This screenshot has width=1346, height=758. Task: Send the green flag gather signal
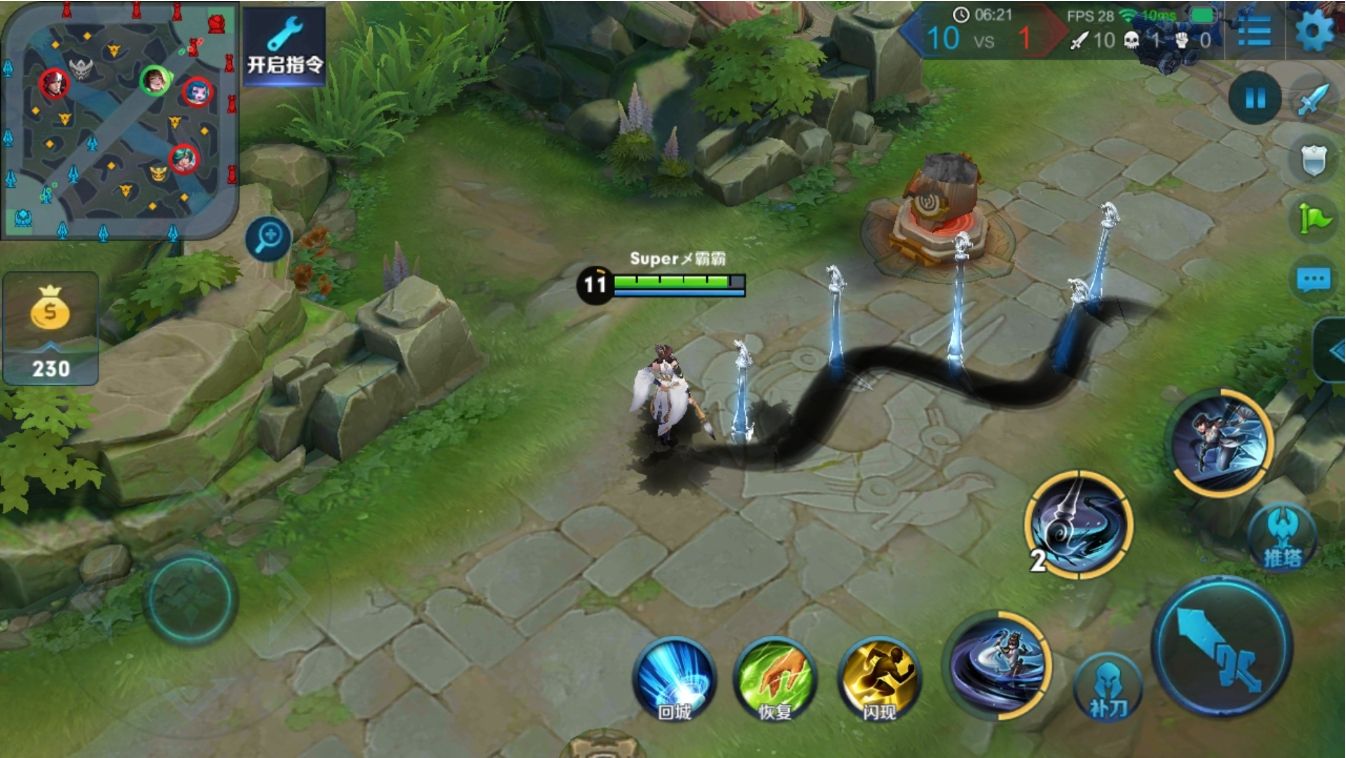[1313, 219]
